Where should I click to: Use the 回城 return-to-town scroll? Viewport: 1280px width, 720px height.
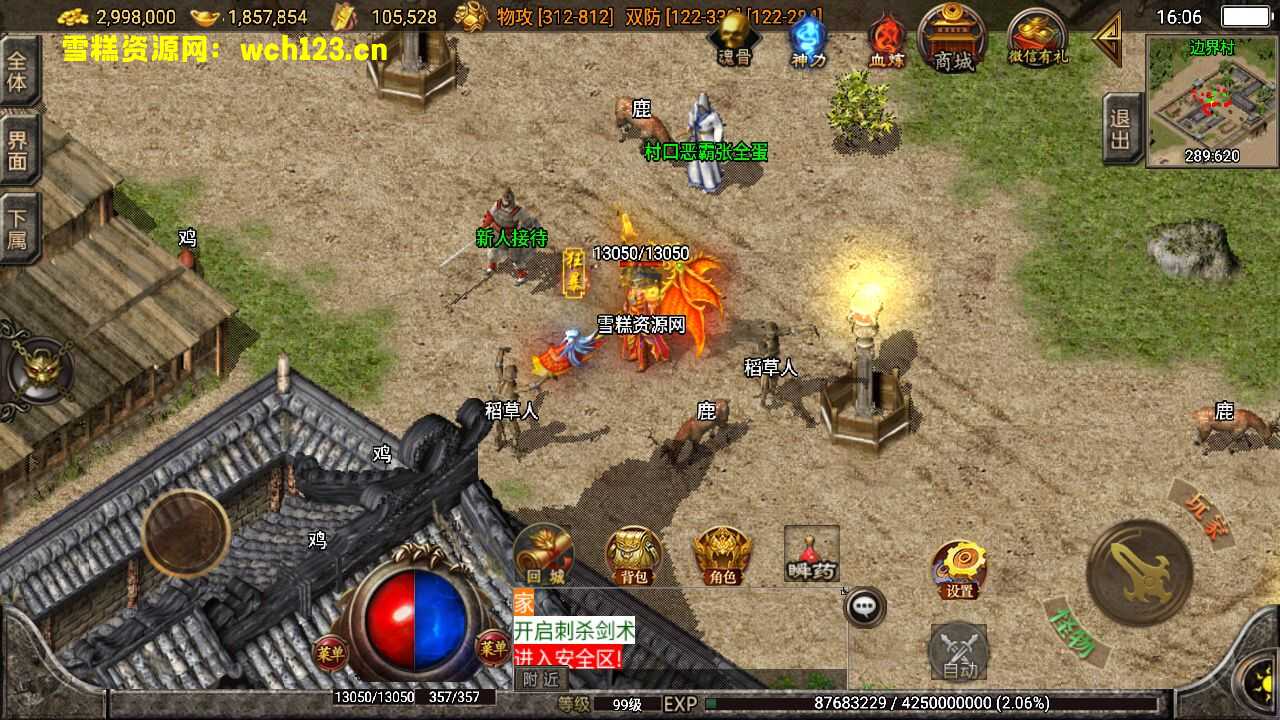[545, 554]
